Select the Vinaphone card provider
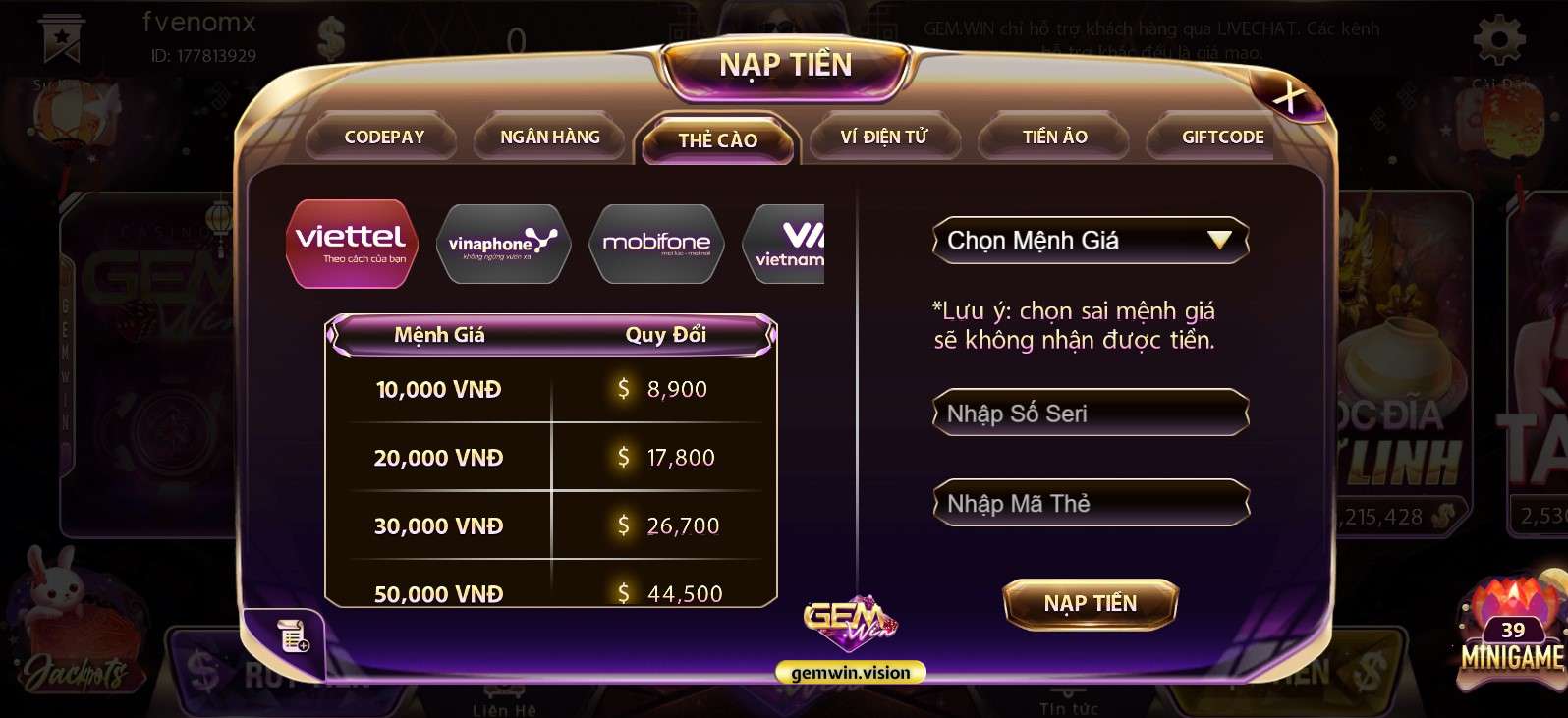The image size is (1568, 718). pos(503,243)
